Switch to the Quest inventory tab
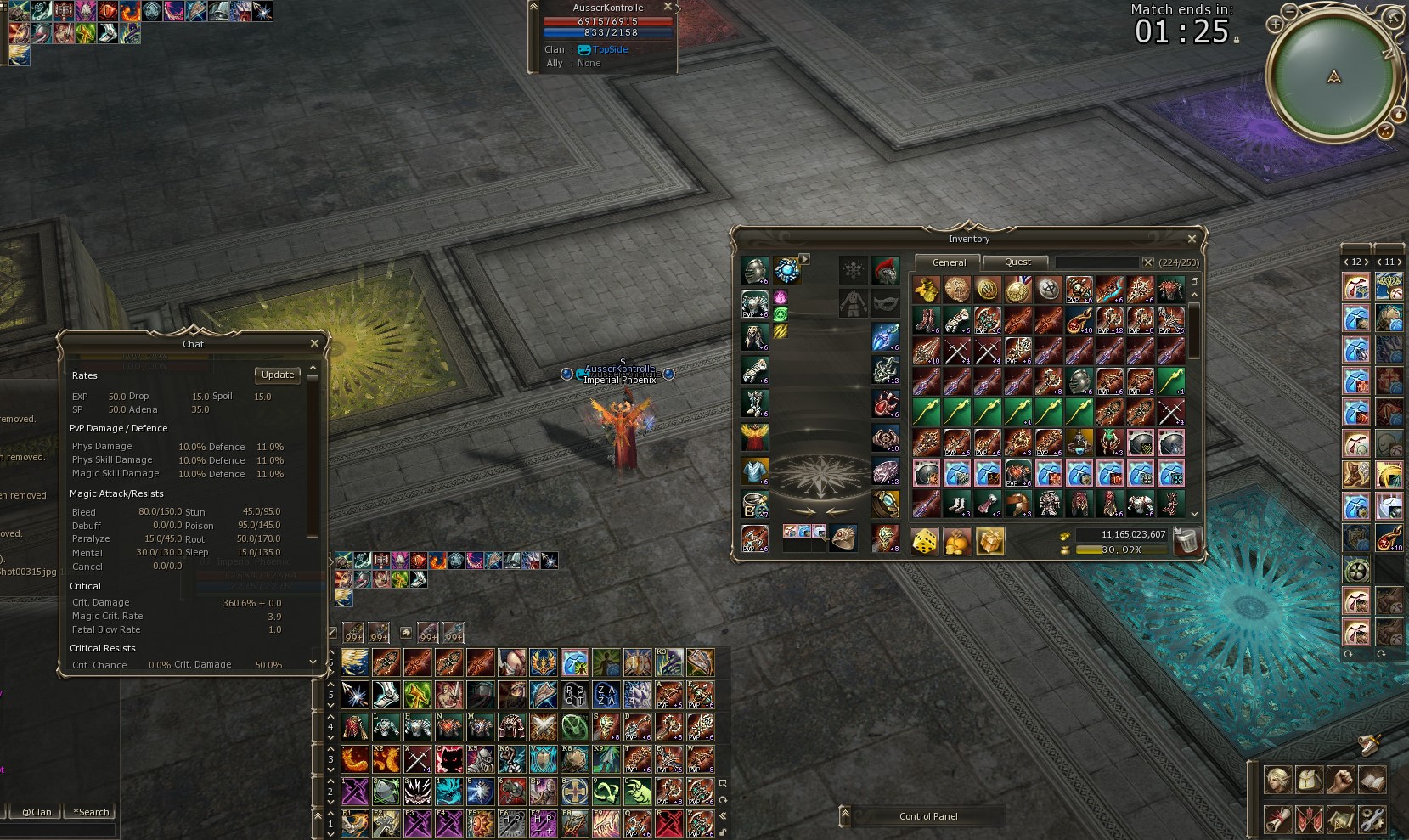 click(1017, 262)
